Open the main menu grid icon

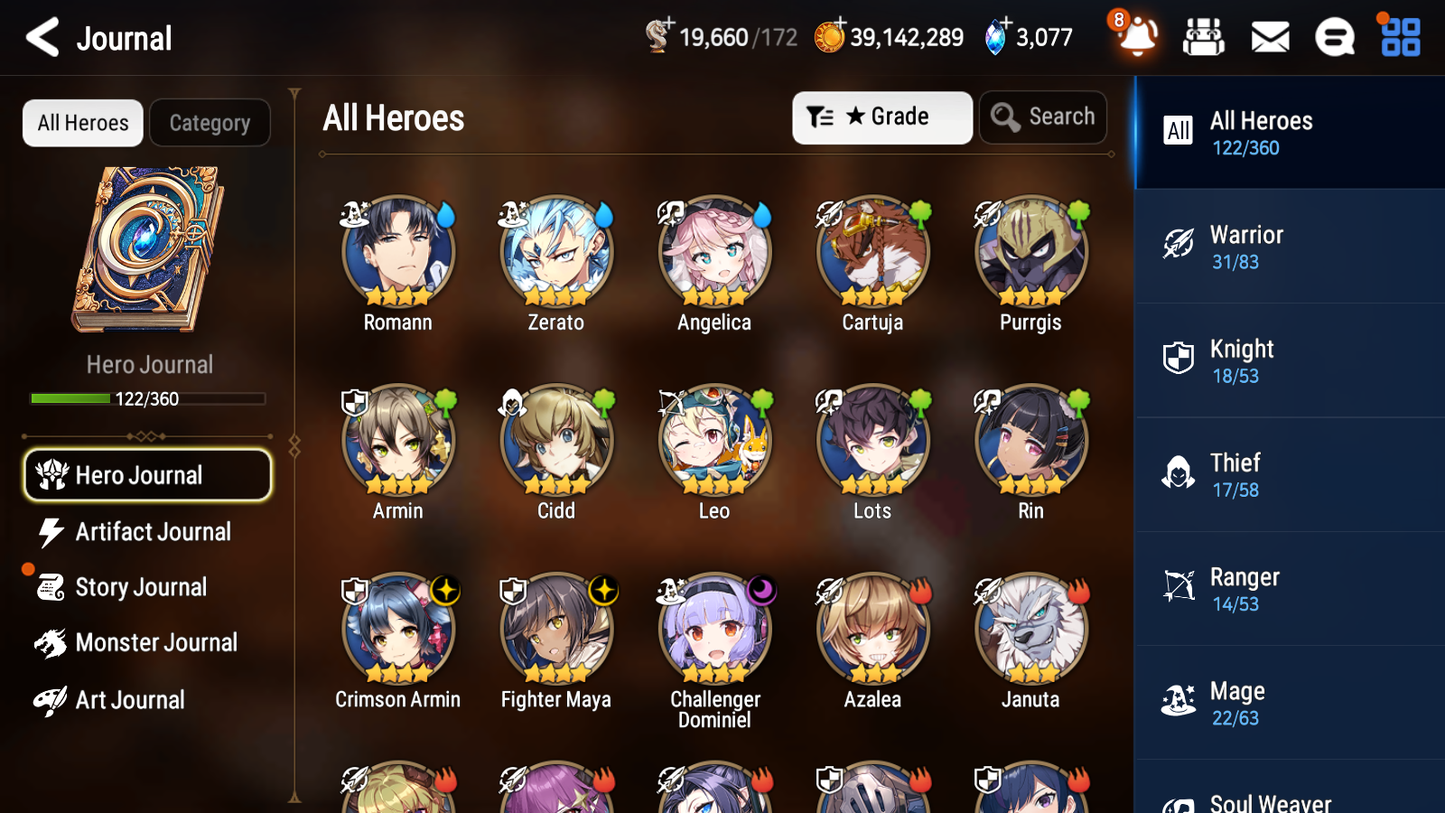[x=1399, y=36]
